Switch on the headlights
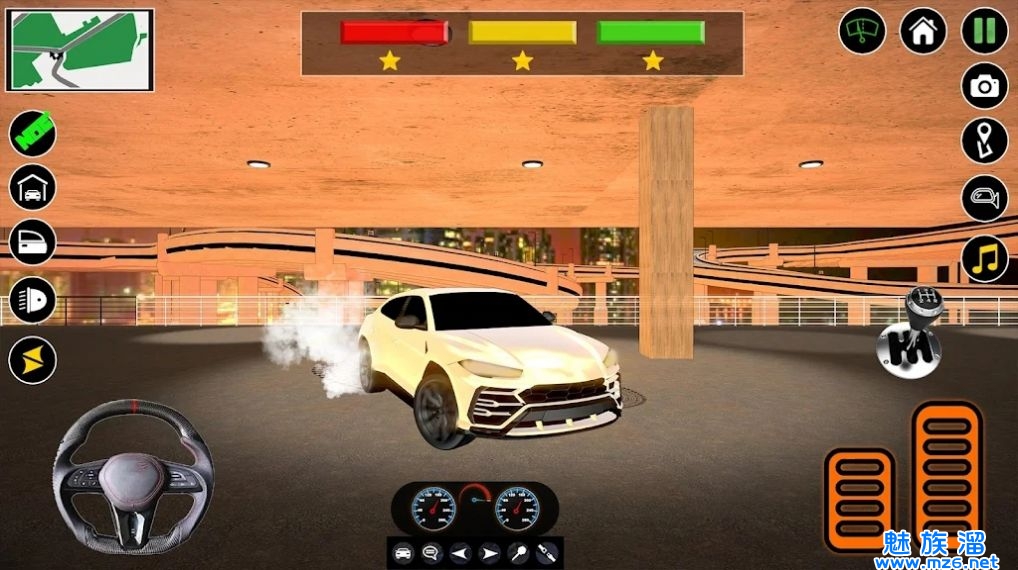The height and width of the screenshot is (570, 1018). tap(33, 300)
